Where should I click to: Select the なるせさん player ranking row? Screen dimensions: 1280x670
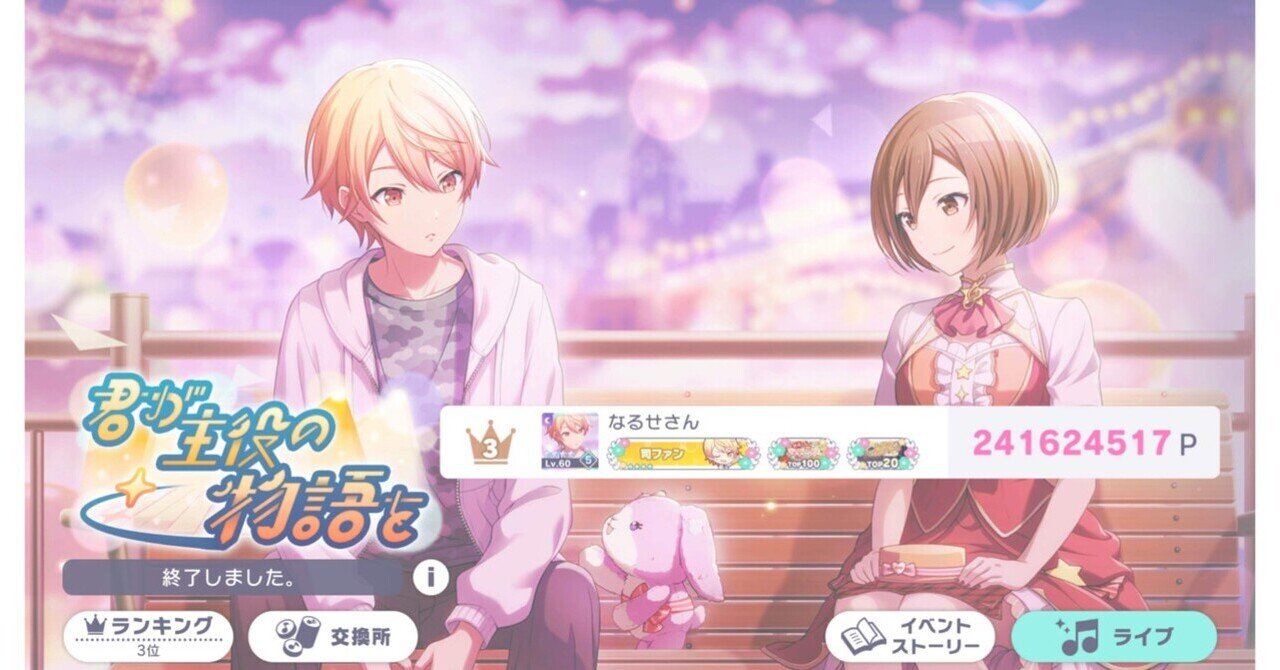828,442
